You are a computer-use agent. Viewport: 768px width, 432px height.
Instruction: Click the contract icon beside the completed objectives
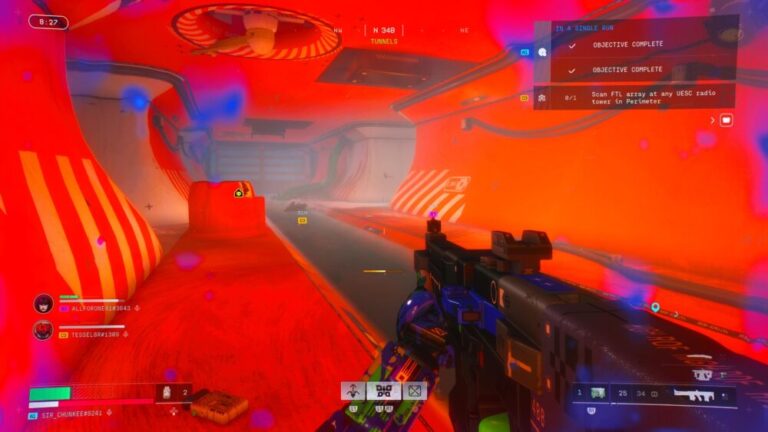[543, 51]
